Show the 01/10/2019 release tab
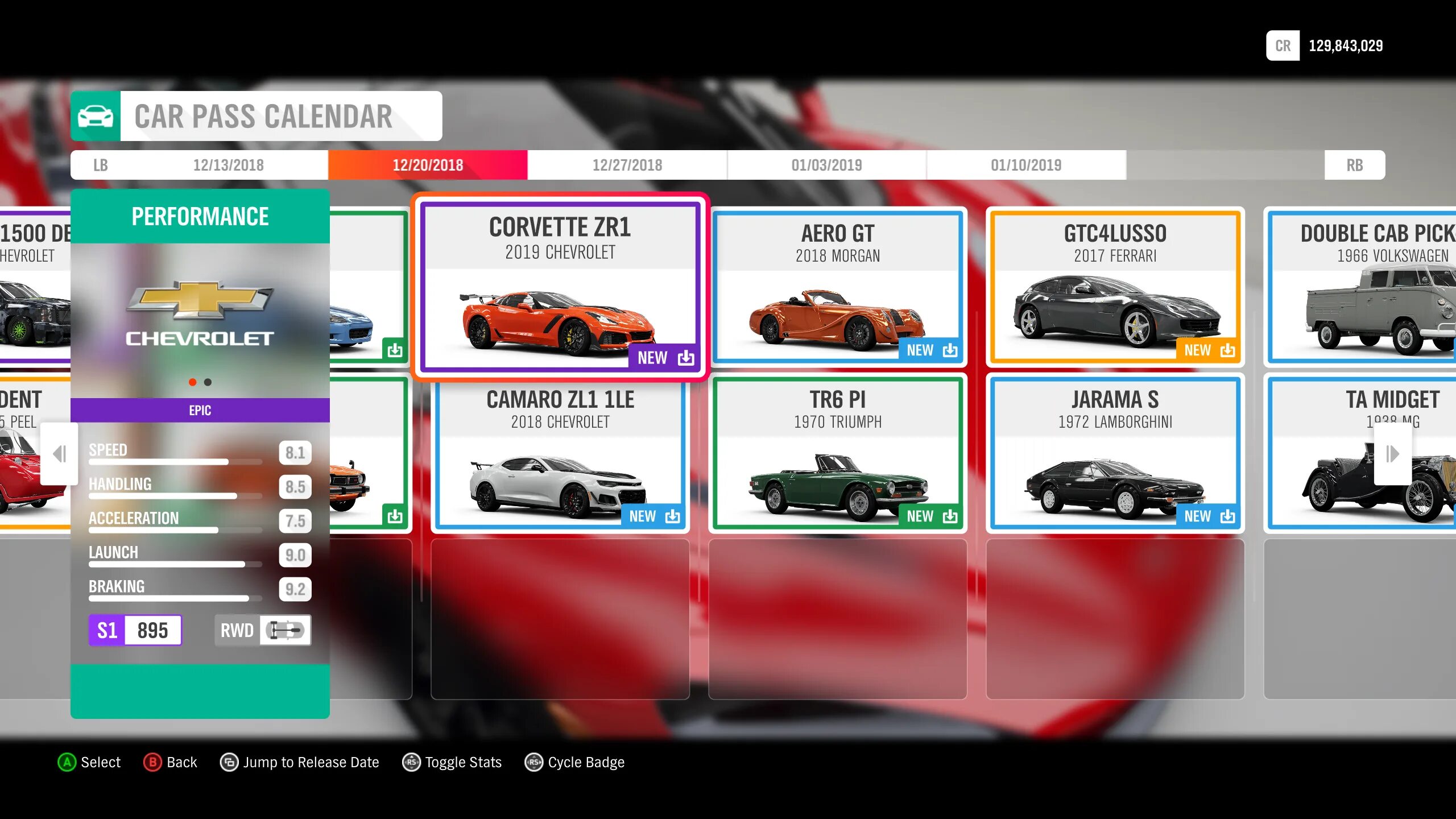 [x=1026, y=165]
